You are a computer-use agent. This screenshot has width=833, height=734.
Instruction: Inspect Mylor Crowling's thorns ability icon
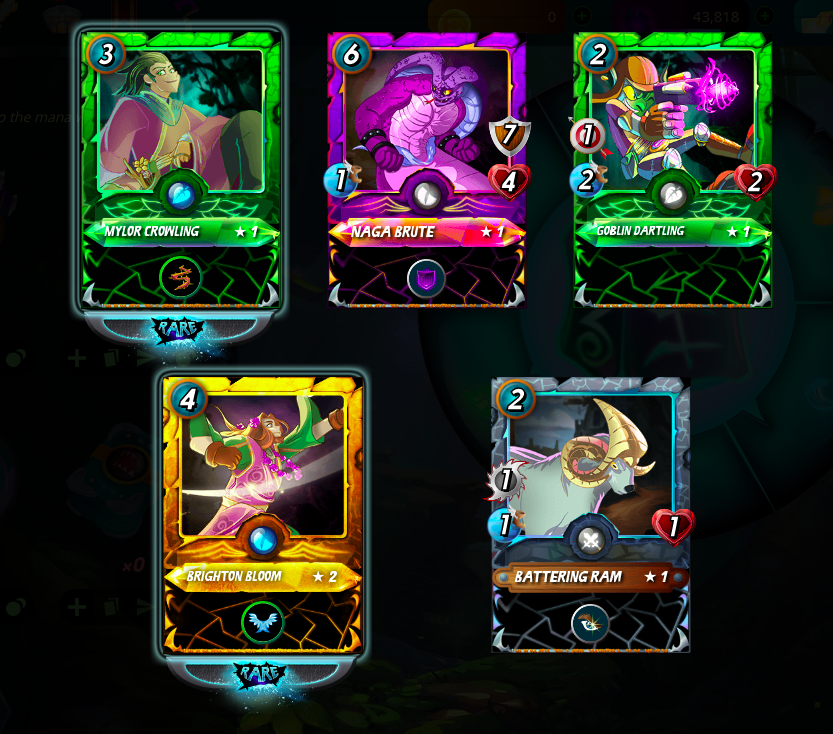click(181, 277)
